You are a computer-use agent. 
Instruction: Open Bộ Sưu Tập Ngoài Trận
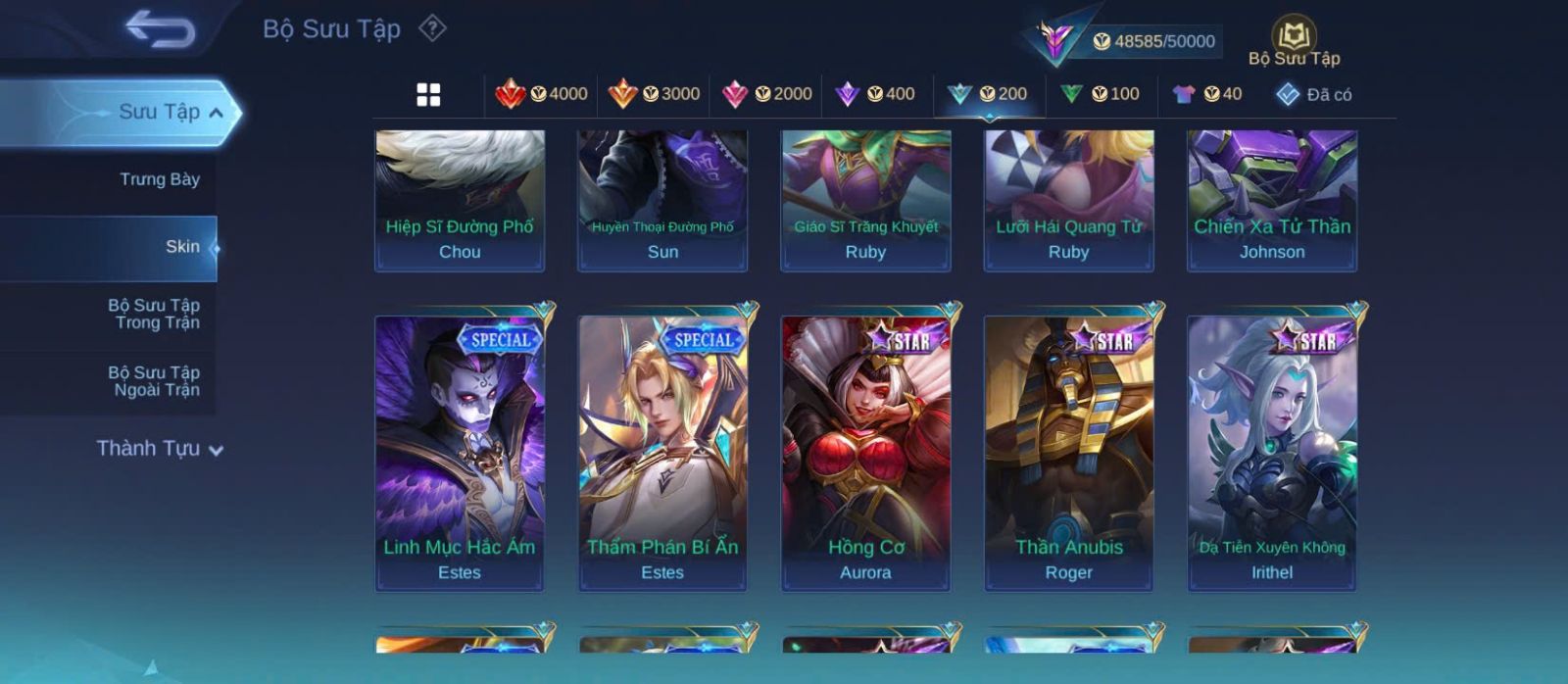tap(155, 381)
